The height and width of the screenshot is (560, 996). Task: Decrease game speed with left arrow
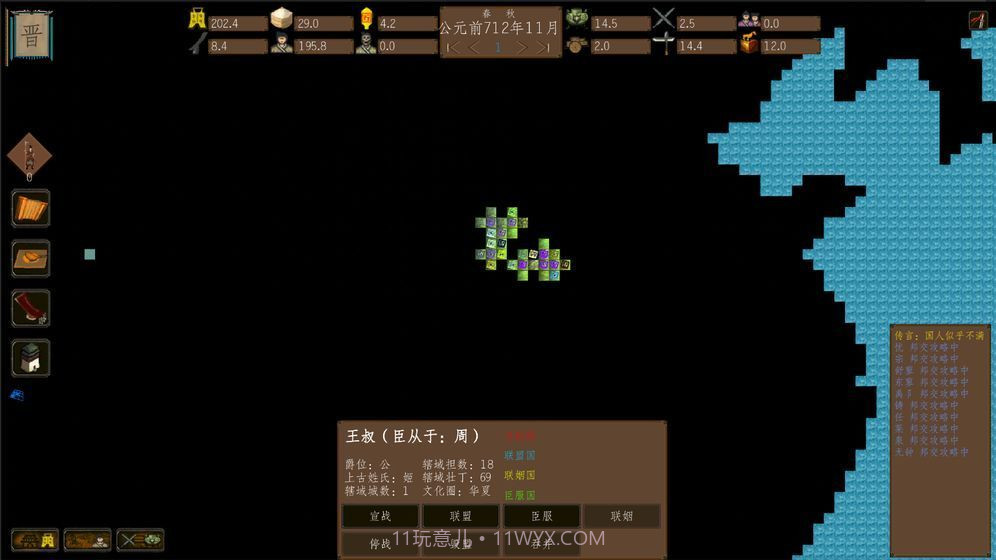(x=475, y=47)
